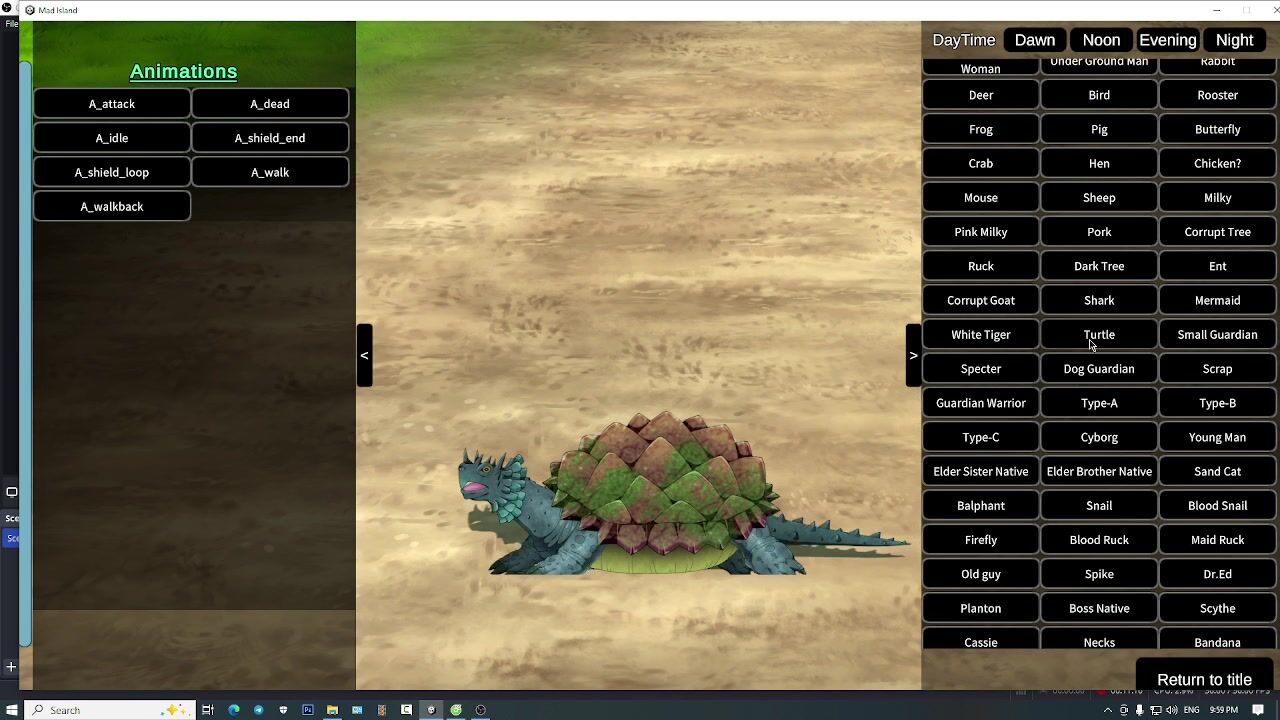This screenshot has height=720, width=1280.
Task: Select Elder Sister Native
Action: [980, 471]
